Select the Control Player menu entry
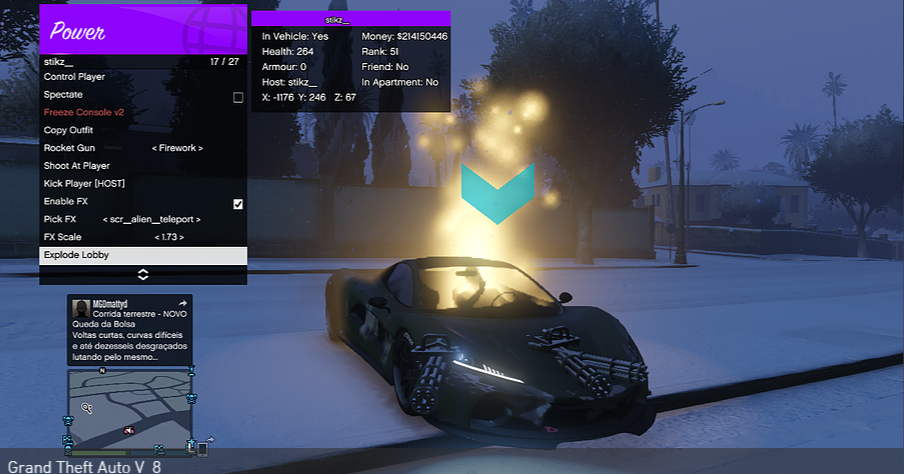Image resolution: width=904 pixels, height=474 pixels. (x=75, y=77)
